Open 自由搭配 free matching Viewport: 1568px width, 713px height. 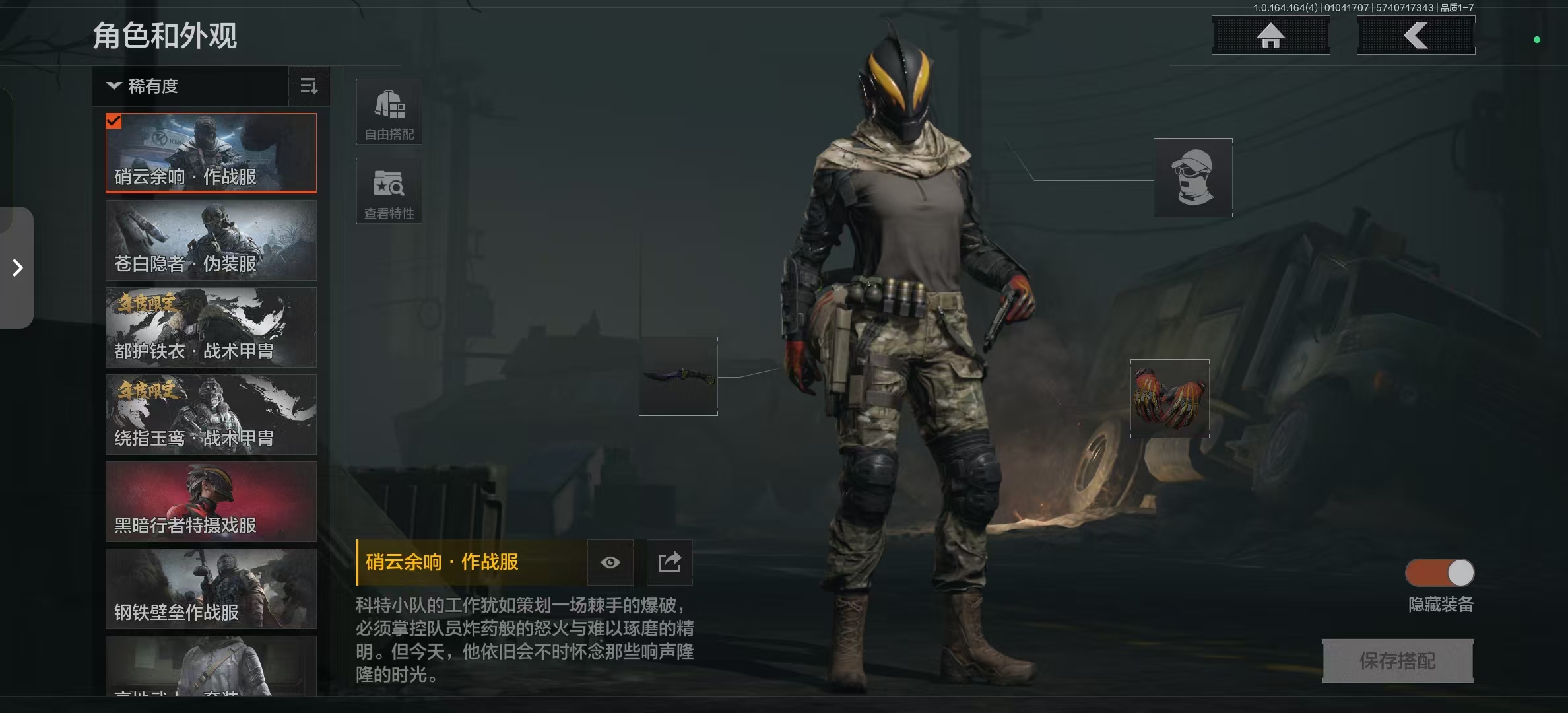tap(389, 112)
